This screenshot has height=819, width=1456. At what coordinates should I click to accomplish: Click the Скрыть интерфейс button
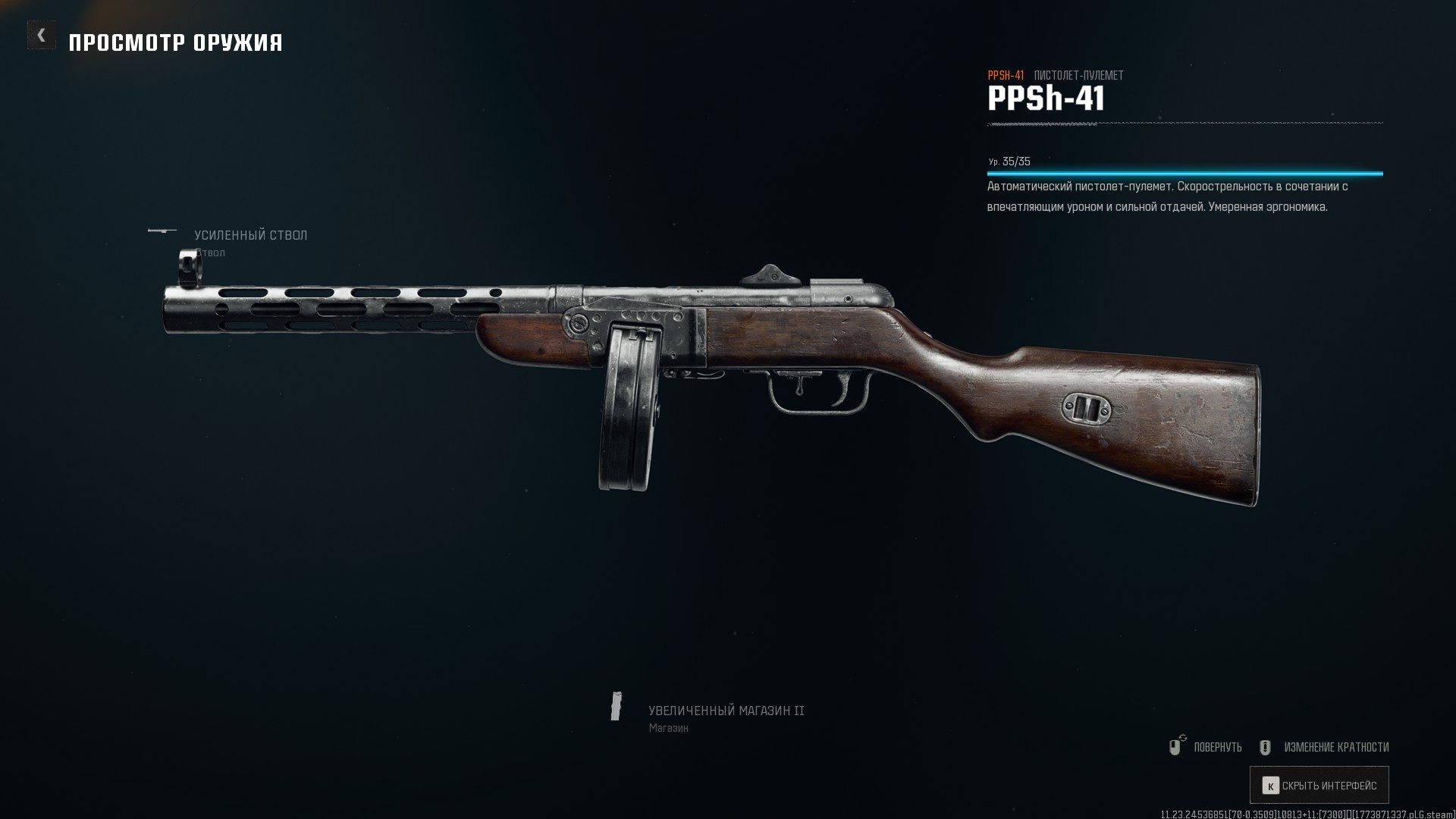1319,786
